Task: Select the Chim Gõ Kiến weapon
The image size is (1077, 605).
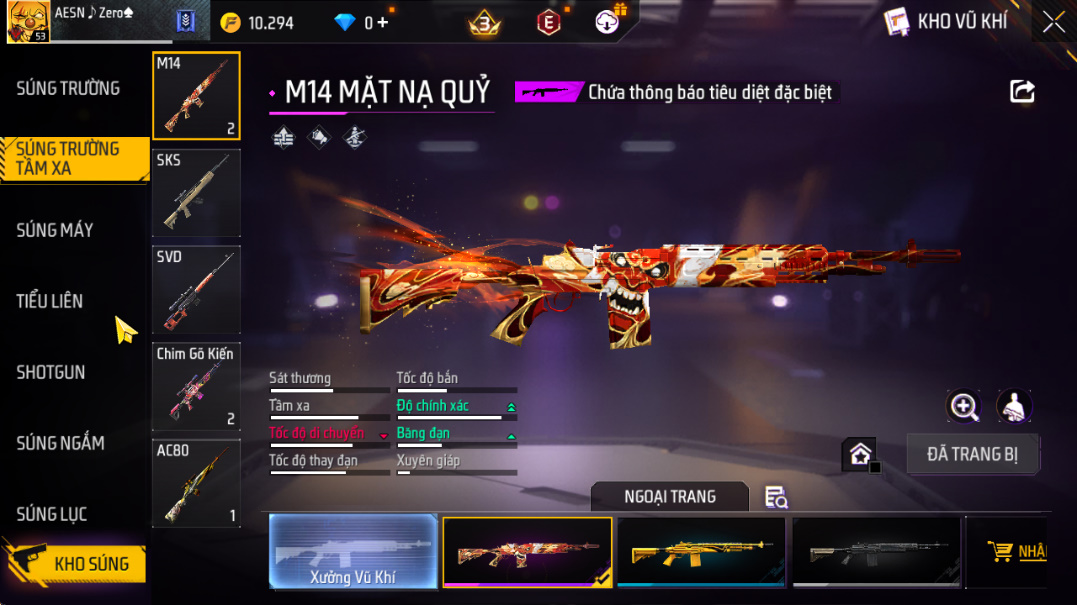Action: click(x=196, y=387)
